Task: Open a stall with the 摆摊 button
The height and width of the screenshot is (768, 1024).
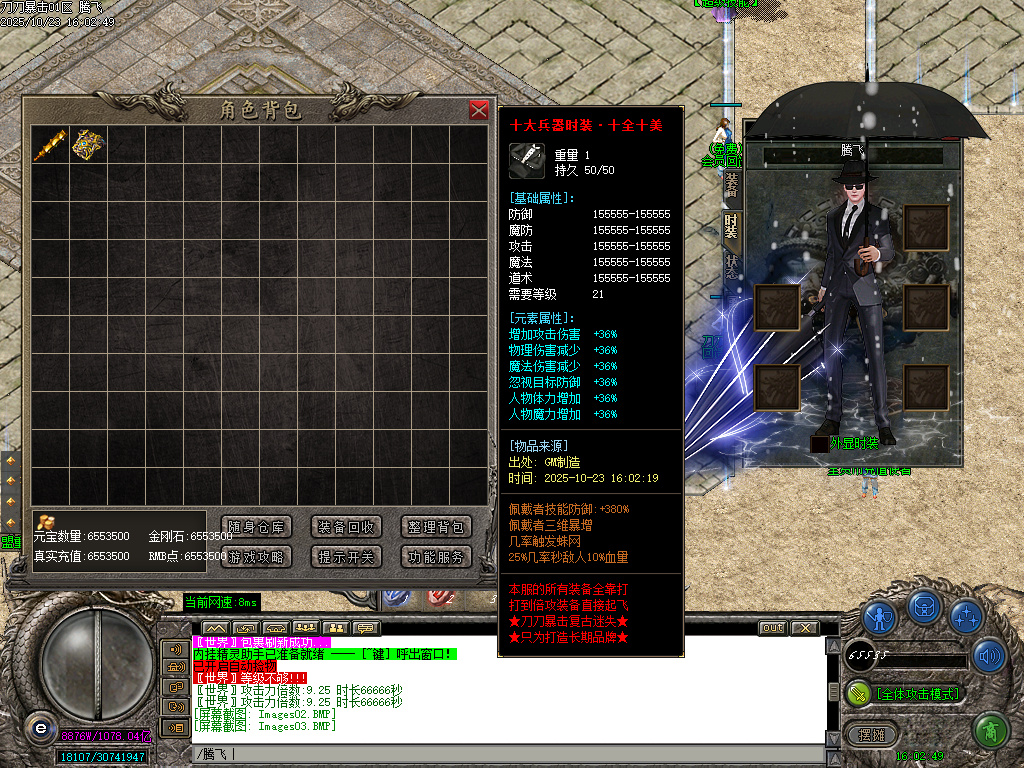Action: point(866,735)
